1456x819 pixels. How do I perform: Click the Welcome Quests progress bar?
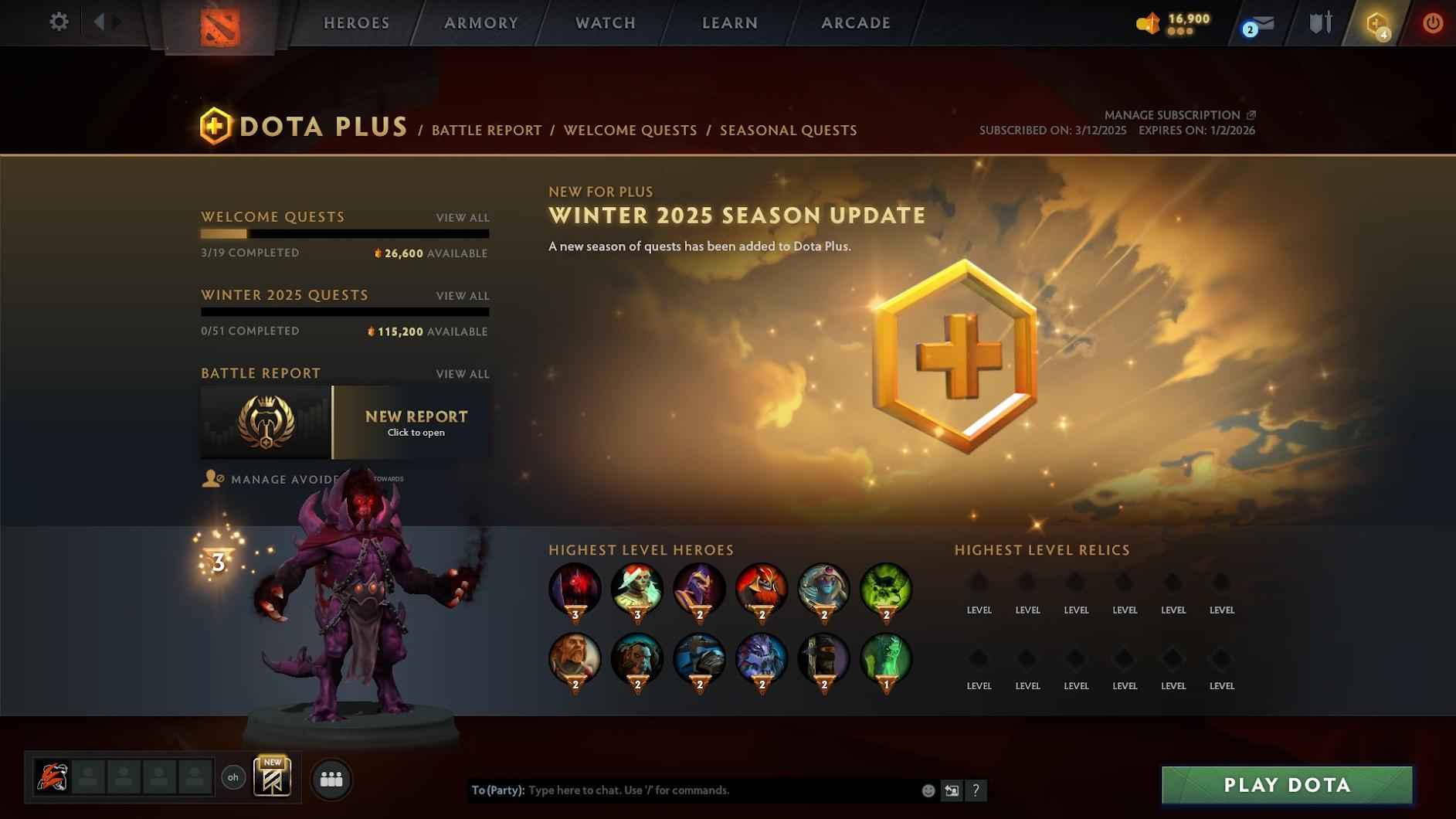(x=344, y=233)
